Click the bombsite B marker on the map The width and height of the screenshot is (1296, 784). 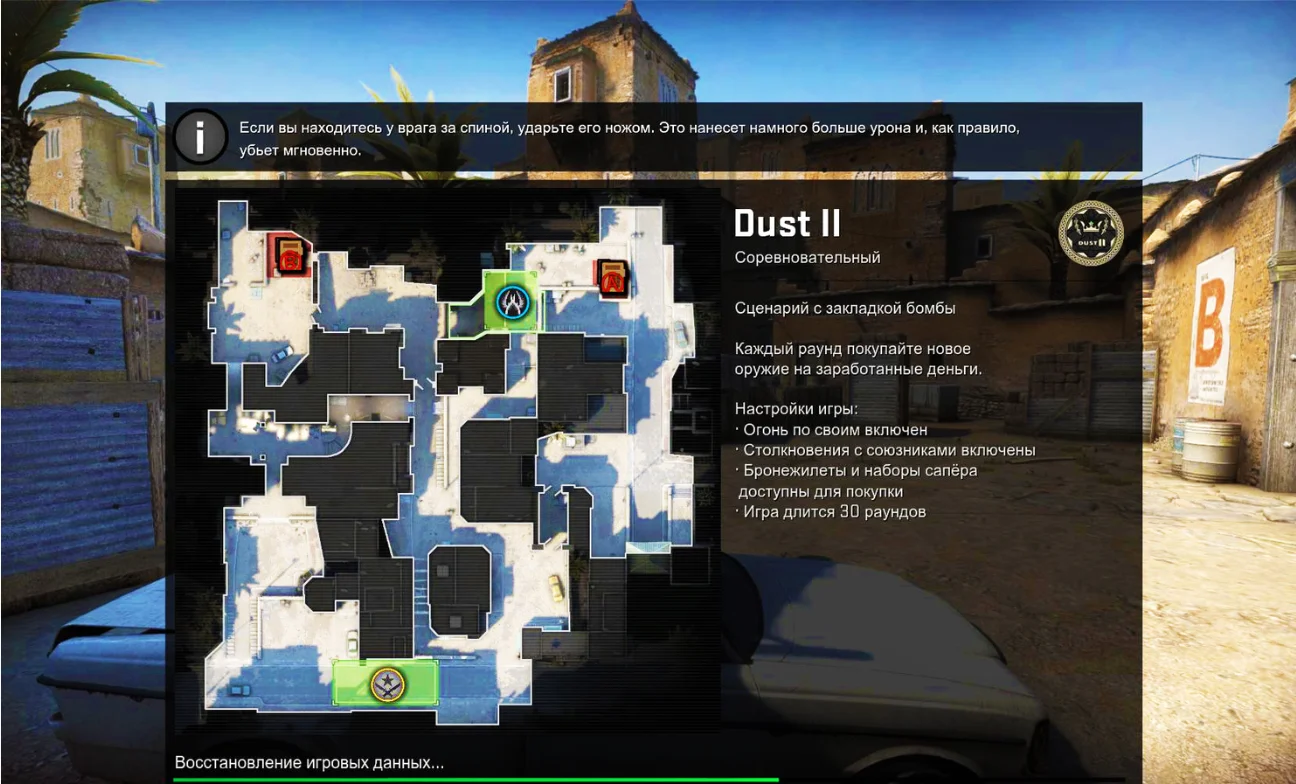(290, 255)
